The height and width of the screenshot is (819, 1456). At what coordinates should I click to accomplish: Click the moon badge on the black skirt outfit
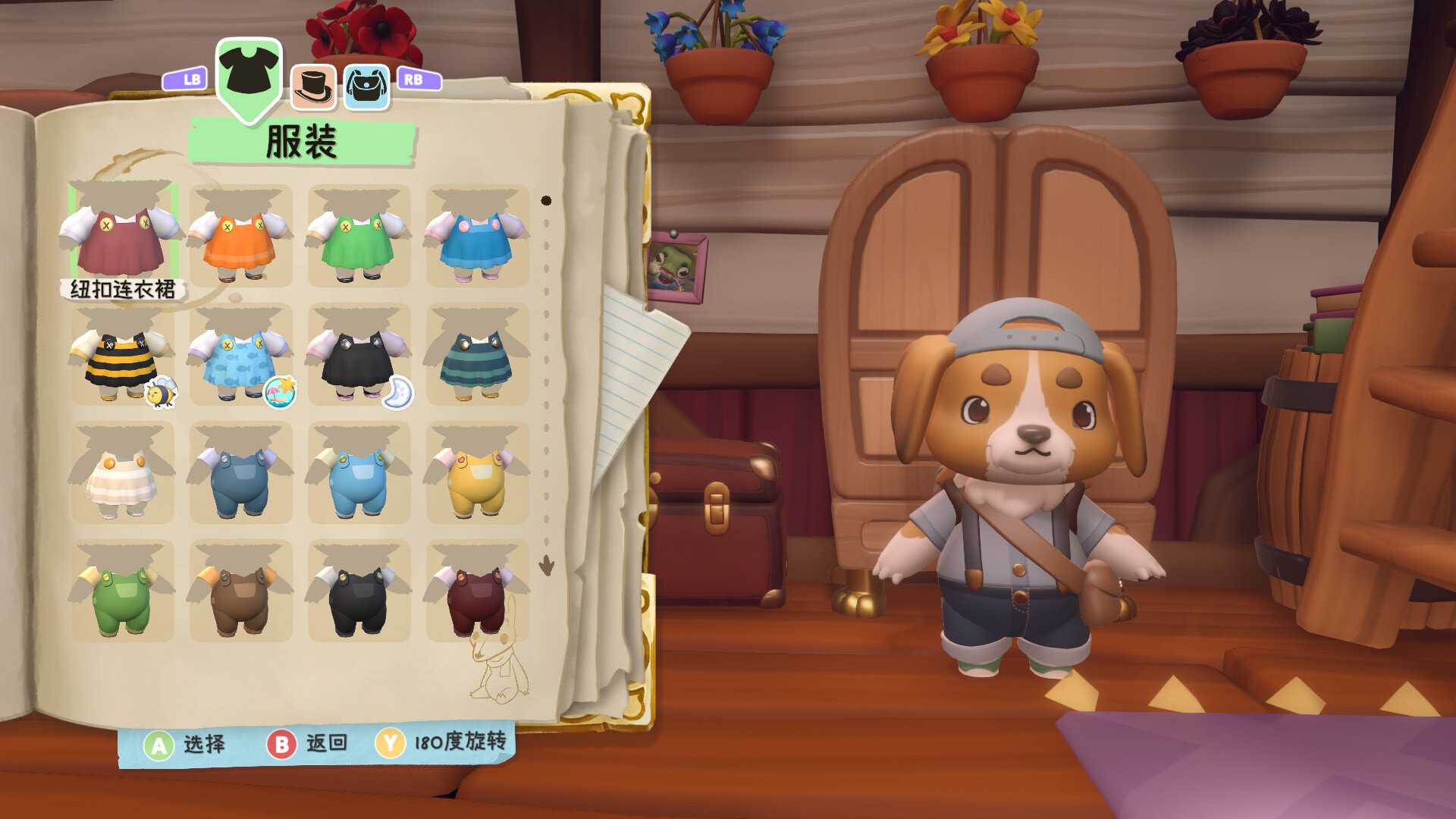[x=399, y=392]
